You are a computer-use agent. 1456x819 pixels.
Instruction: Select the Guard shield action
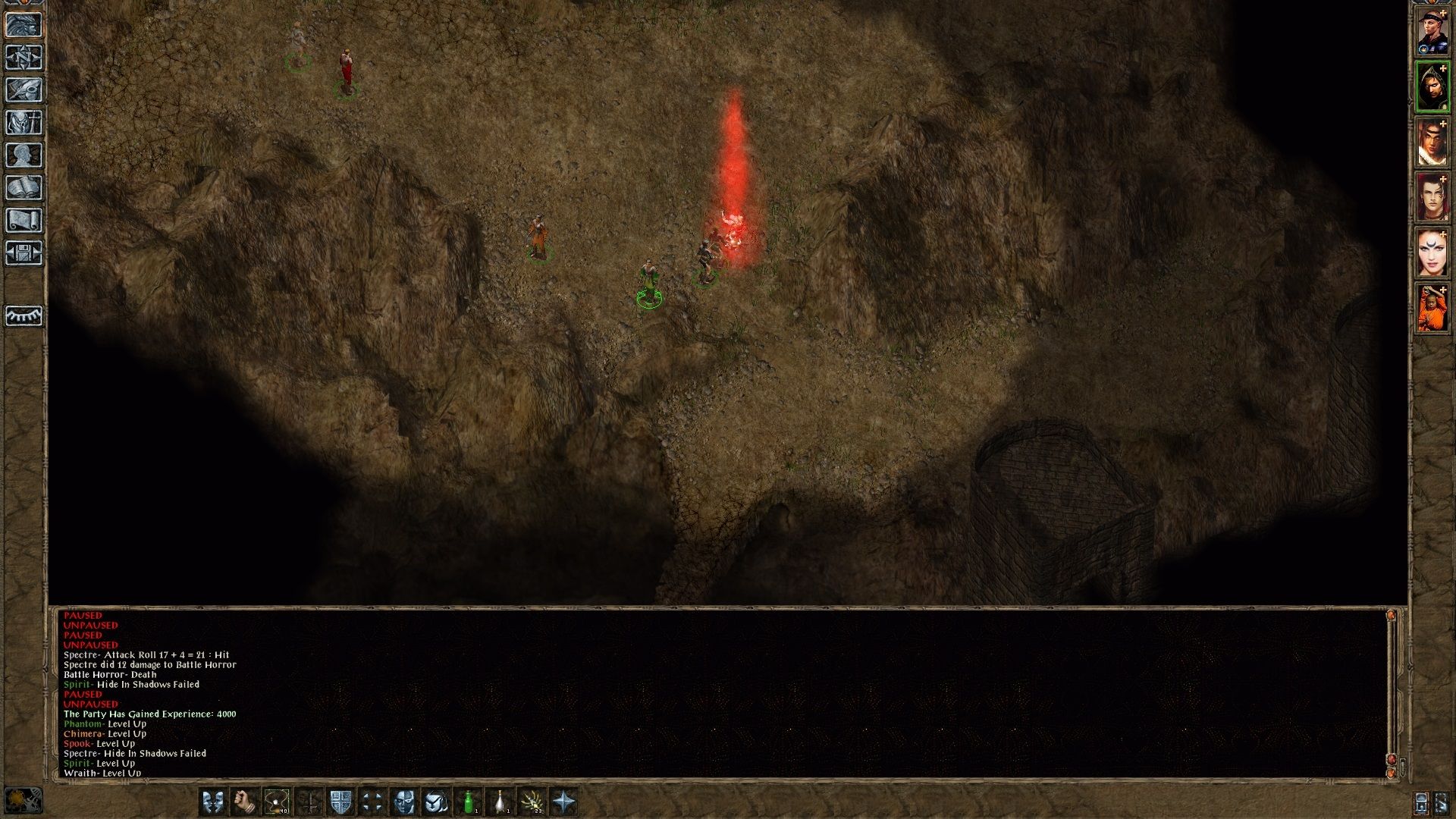[x=340, y=803]
